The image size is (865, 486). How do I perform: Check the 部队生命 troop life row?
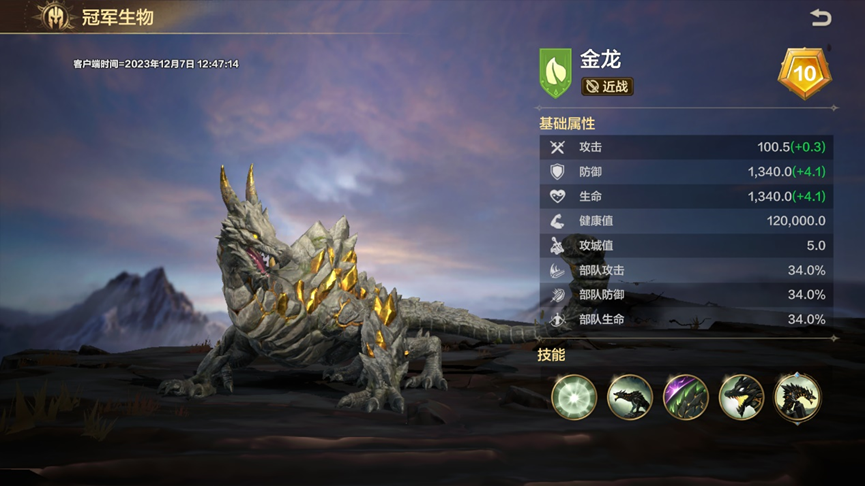(686, 319)
